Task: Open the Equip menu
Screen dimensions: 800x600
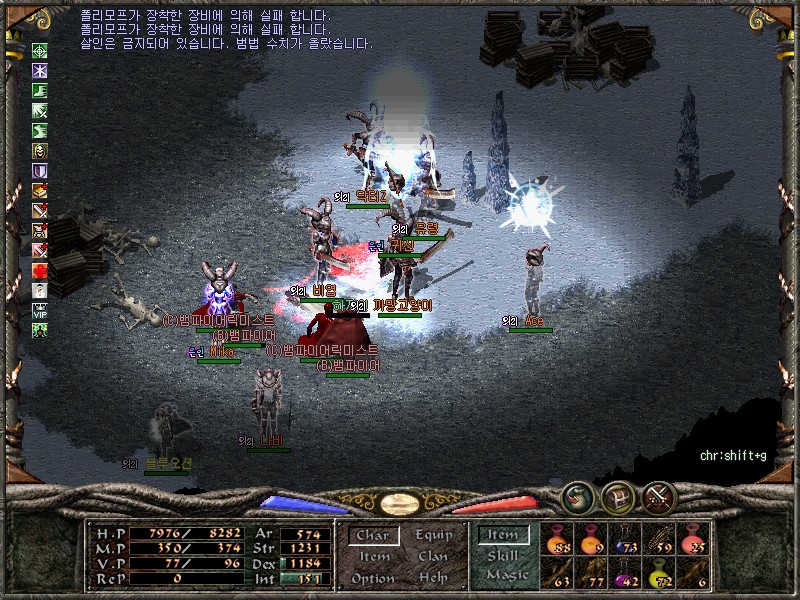Action: click(433, 535)
